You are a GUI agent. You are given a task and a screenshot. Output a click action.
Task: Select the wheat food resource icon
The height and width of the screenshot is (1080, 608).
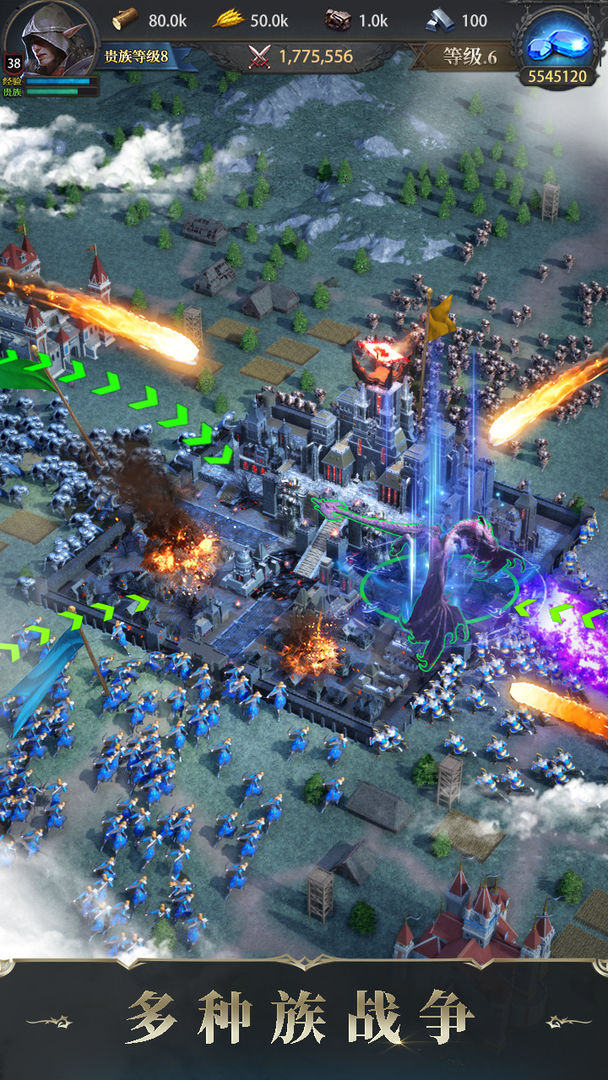(228, 19)
